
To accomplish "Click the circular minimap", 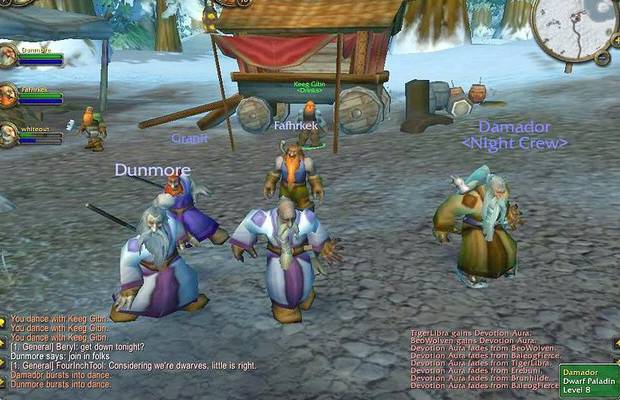I will [x=577, y=27].
